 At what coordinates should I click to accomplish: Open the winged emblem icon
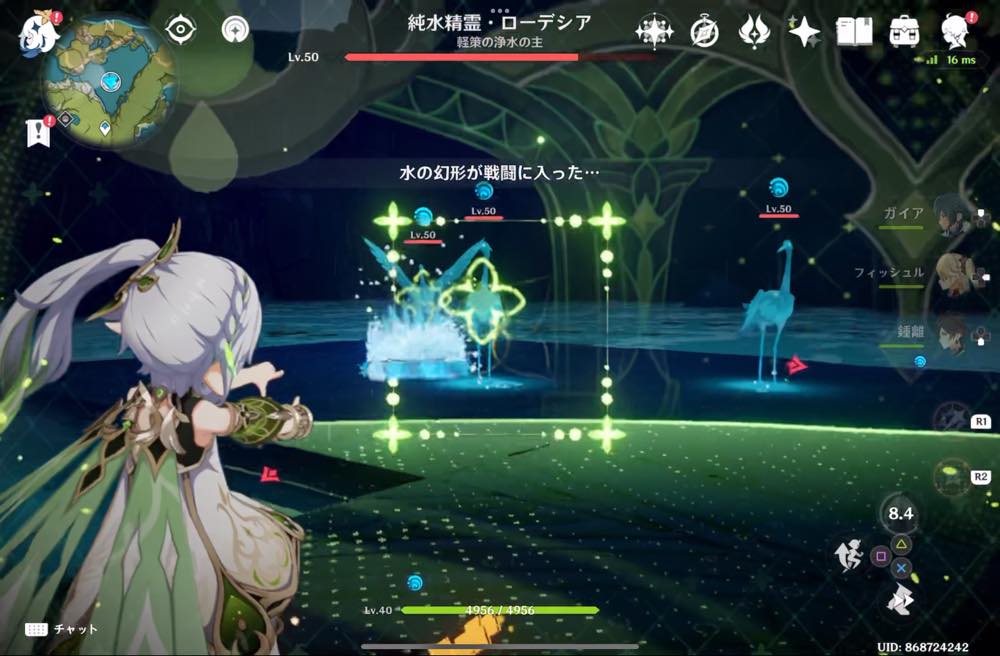tap(753, 32)
